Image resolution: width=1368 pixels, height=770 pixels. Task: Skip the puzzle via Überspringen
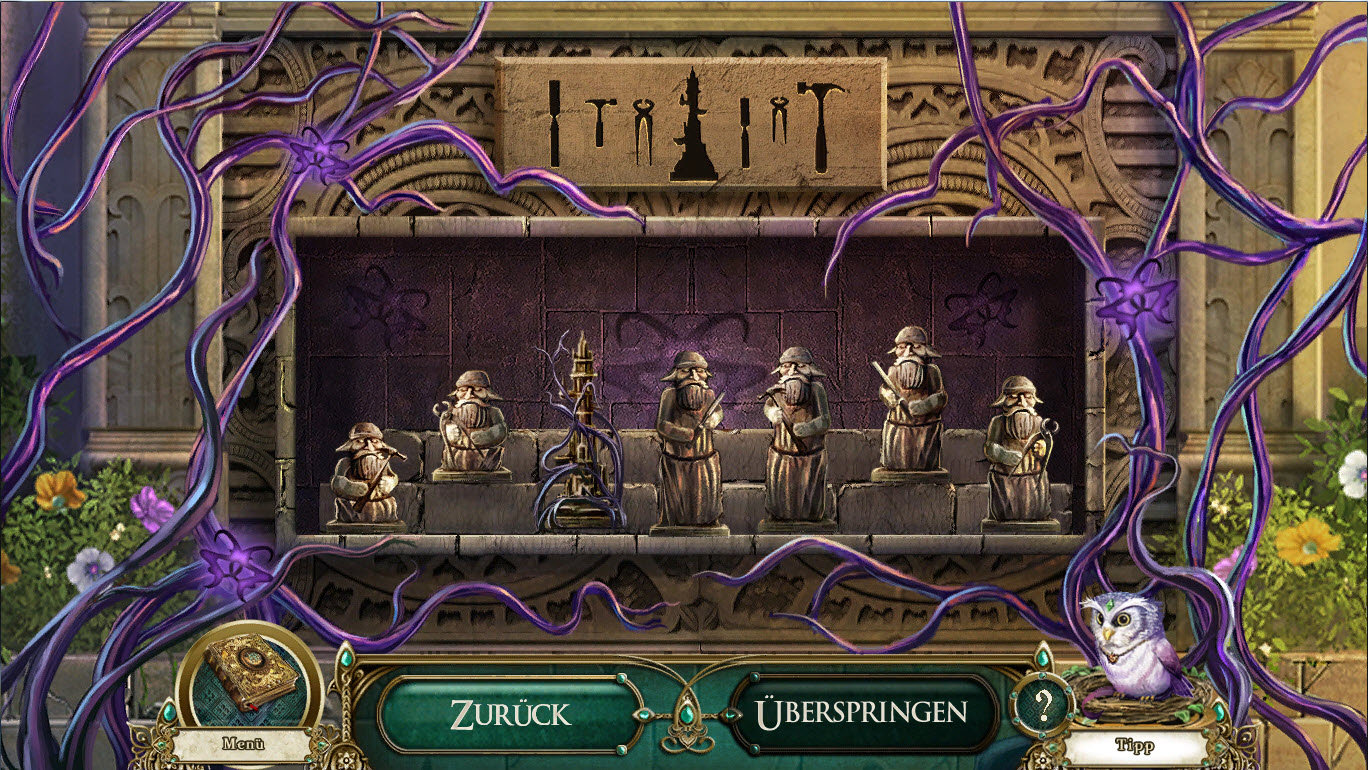(x=861, y=713)
